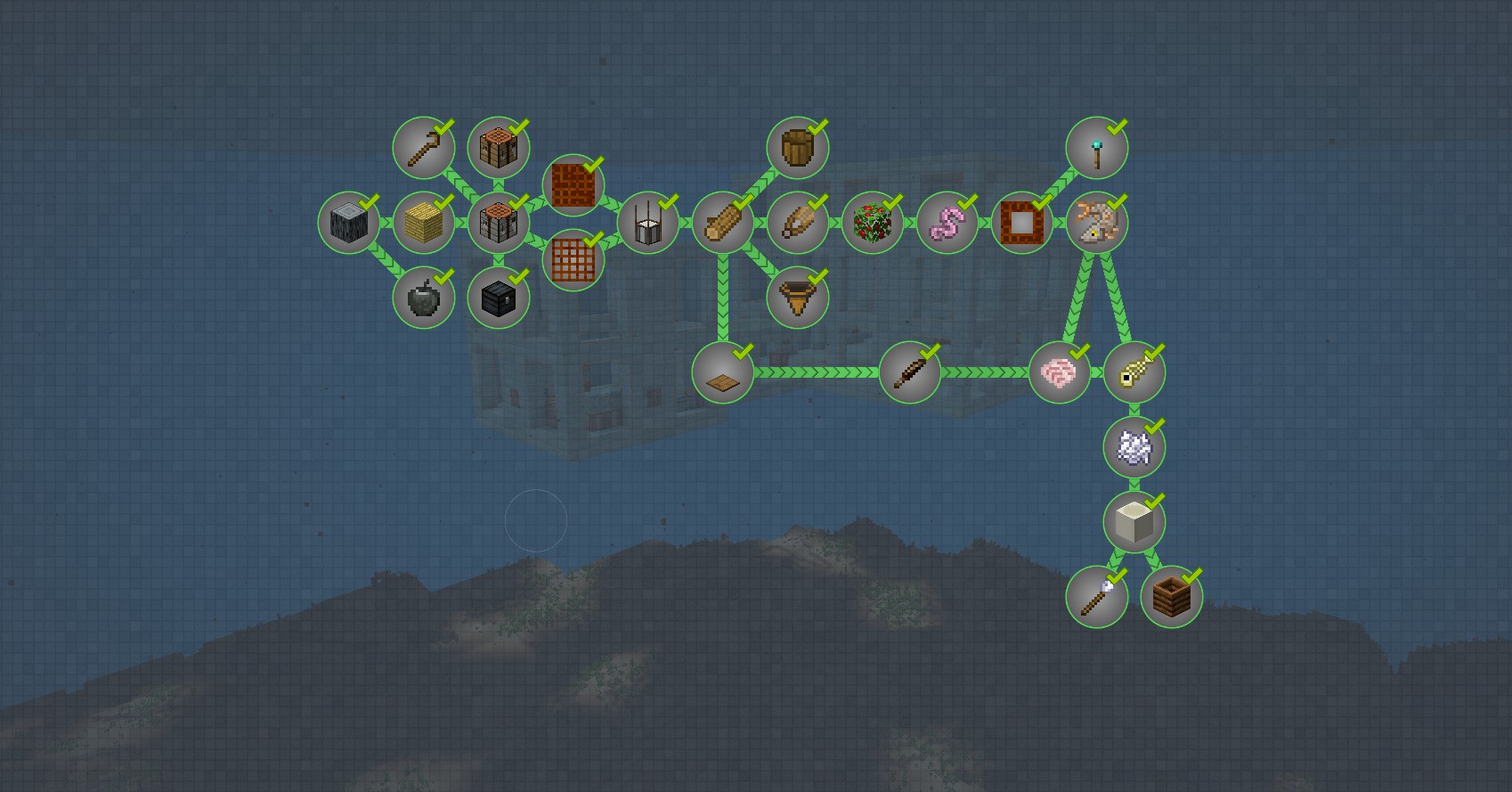
Task: Select the wooden pressure plate quest
Action: pyautogui.click(x=723, y=372)
